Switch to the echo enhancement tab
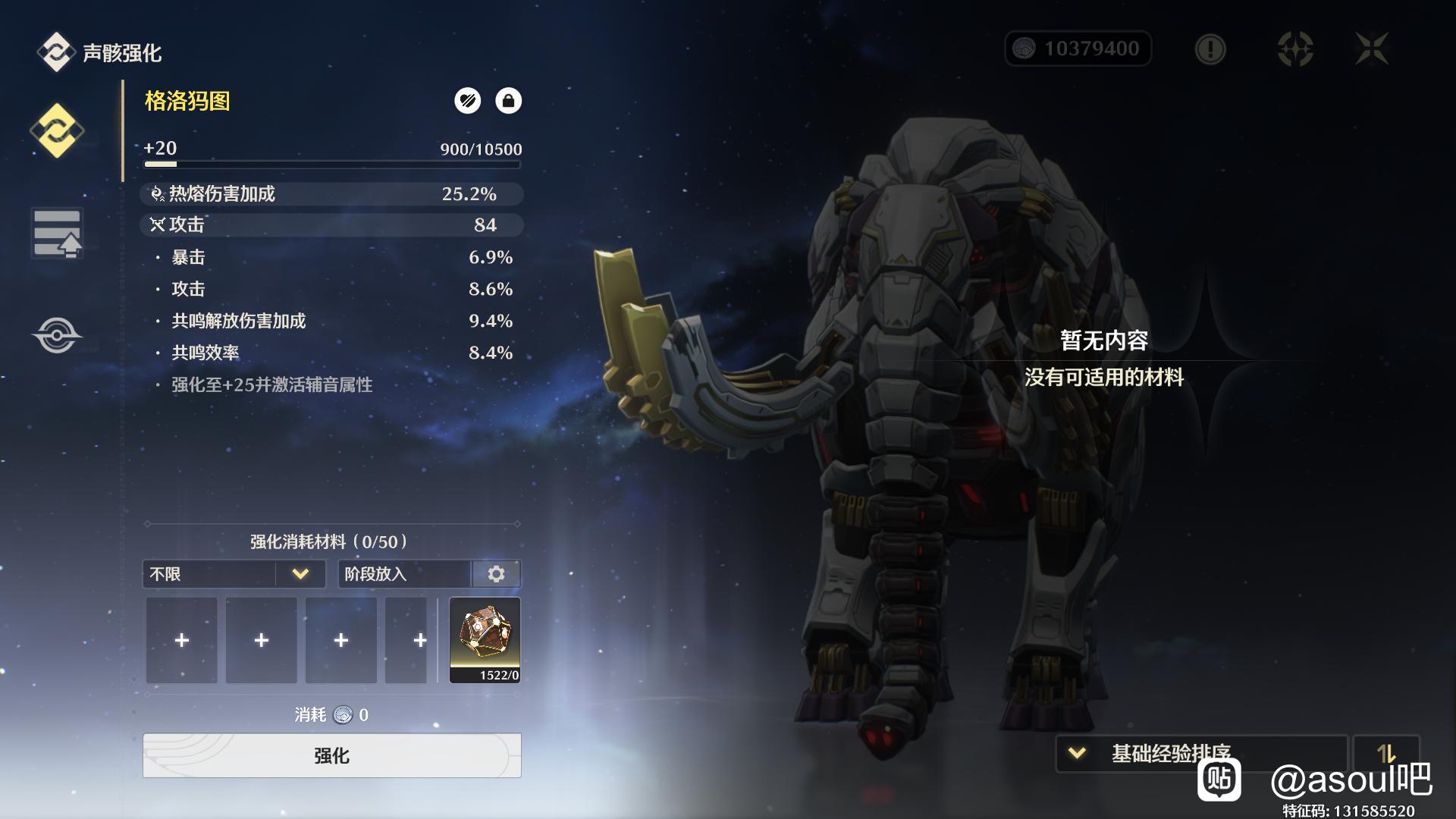The width and height of the screenshot is (1456, 819). [x=57, y=130]
